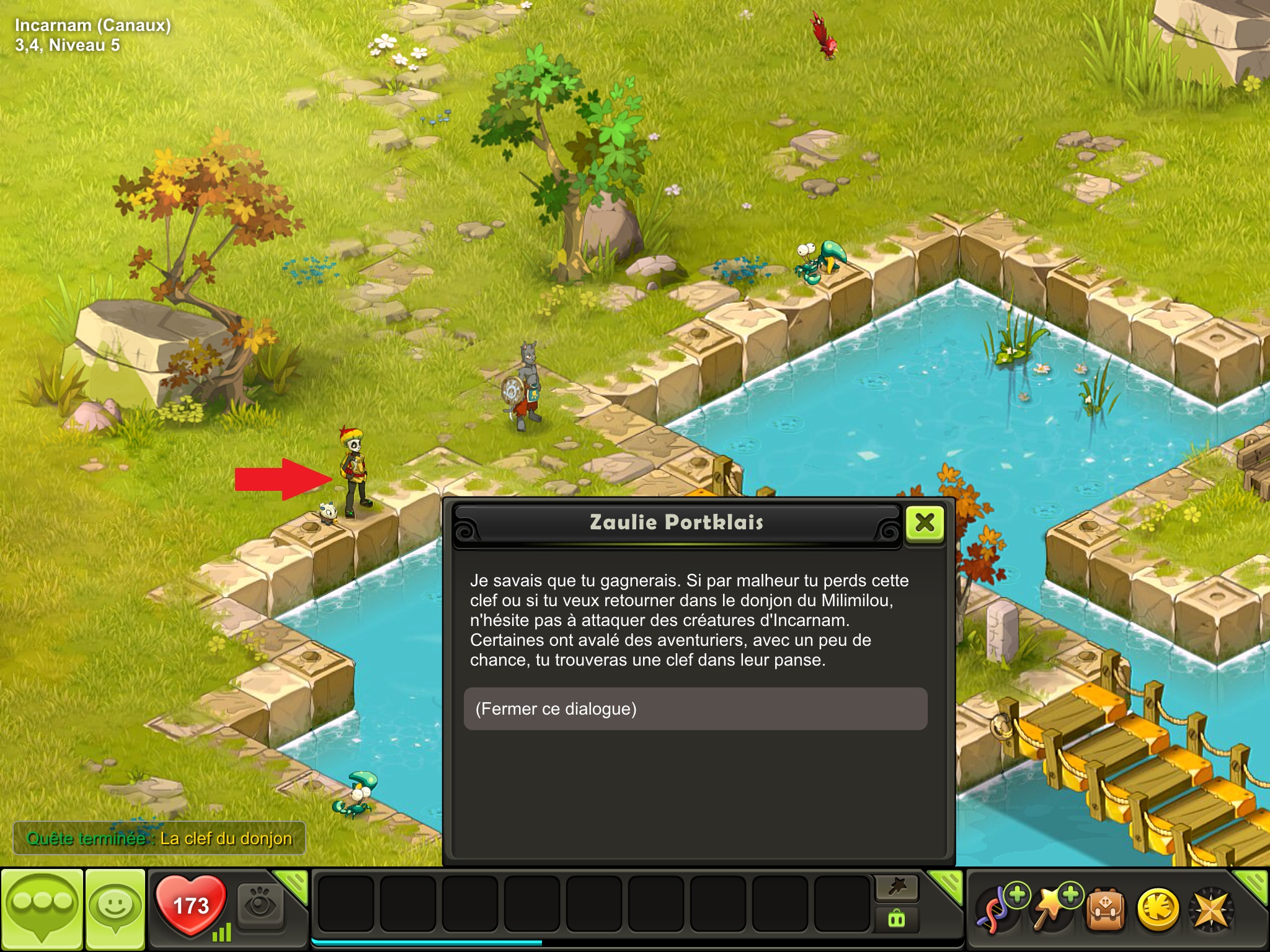This screenshot has height=952, width=1270.
Task: Open the chat speech bubble
Action: (42, 909)
